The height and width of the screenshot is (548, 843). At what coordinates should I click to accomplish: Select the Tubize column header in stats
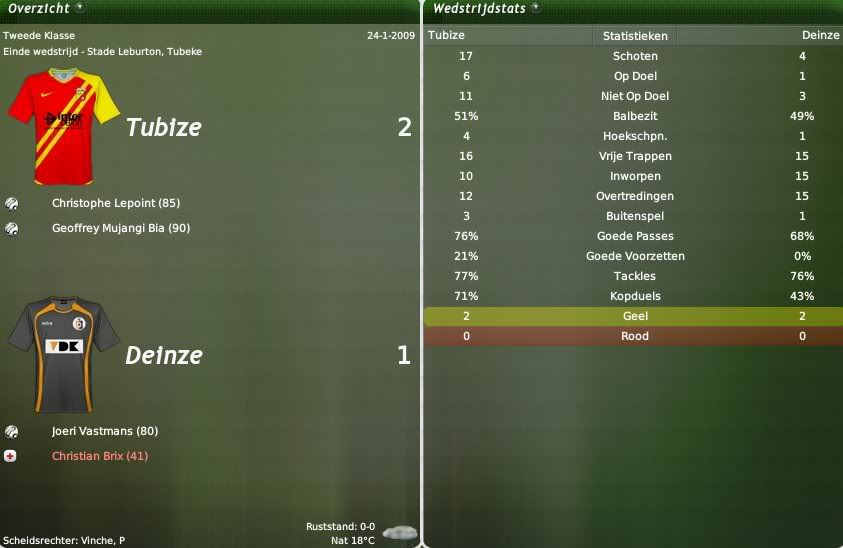pos(446,35)
